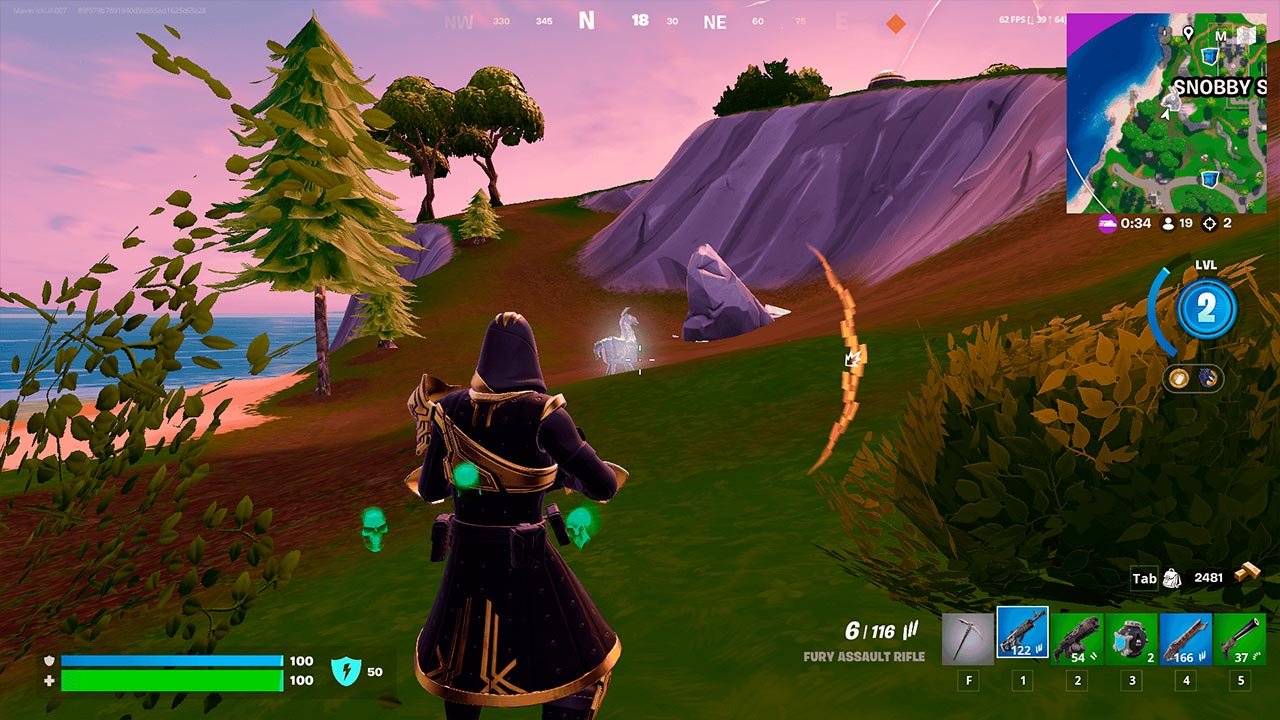The image size is (1280, 720).
Task: Choose the green weapon slot showing 54 ammo
Action: coord(1077,638)
